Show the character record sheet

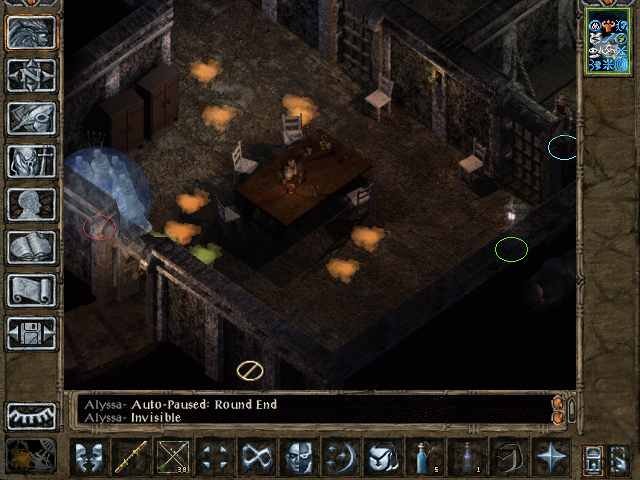31,204
